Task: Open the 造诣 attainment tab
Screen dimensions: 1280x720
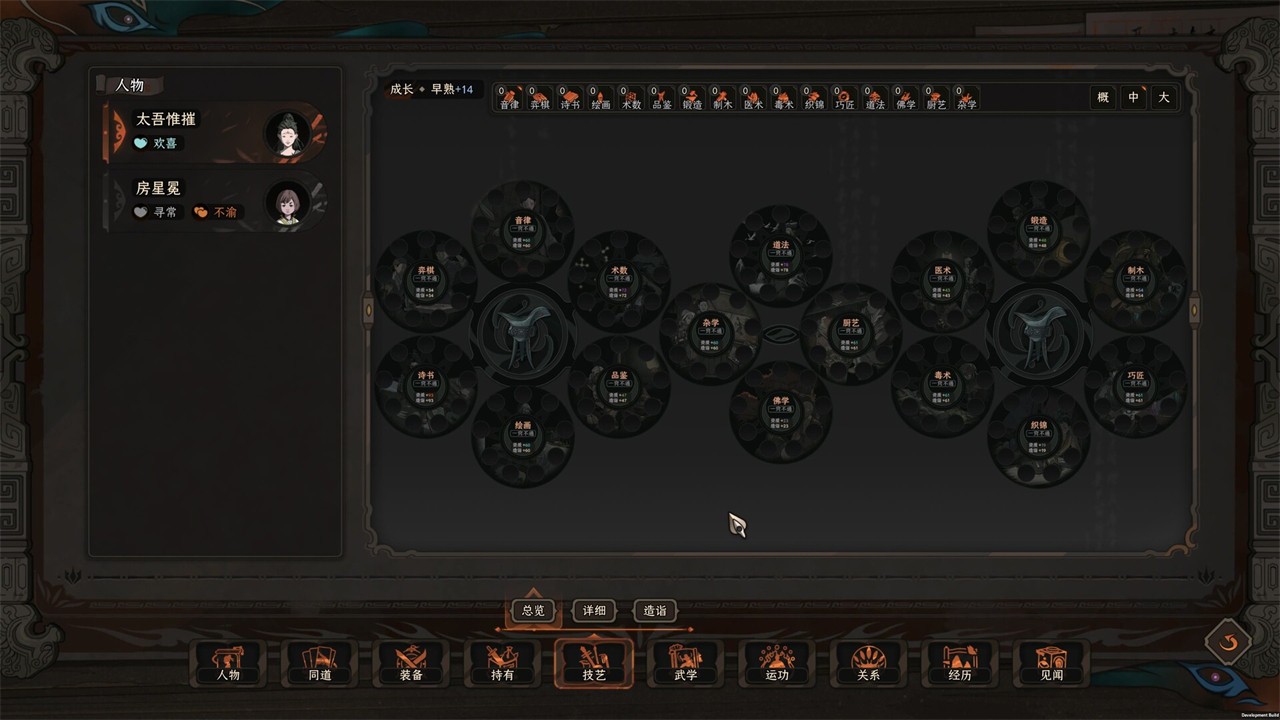Action: (x=655, y=610)
